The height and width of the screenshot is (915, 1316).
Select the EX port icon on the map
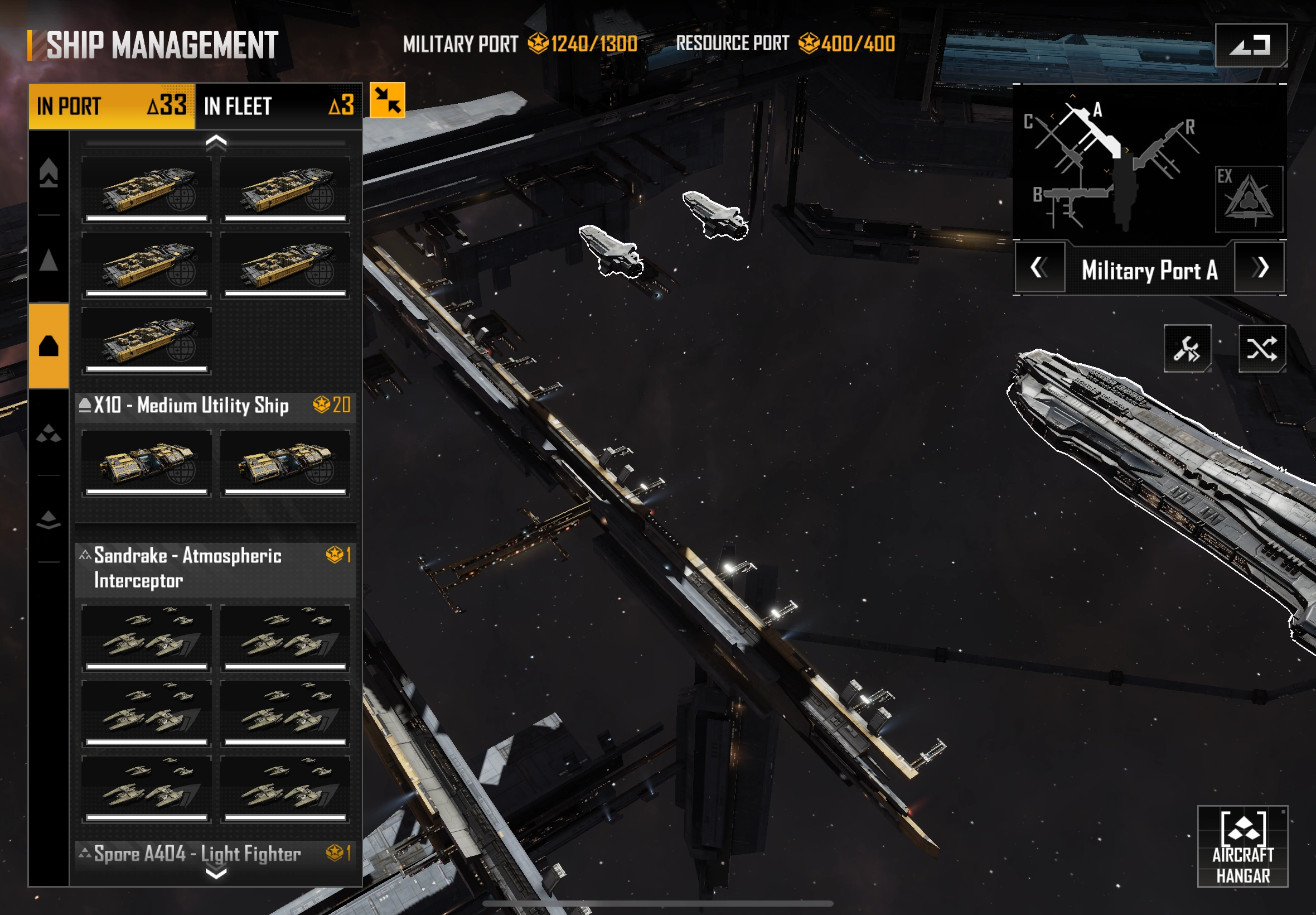point(1249,199)
